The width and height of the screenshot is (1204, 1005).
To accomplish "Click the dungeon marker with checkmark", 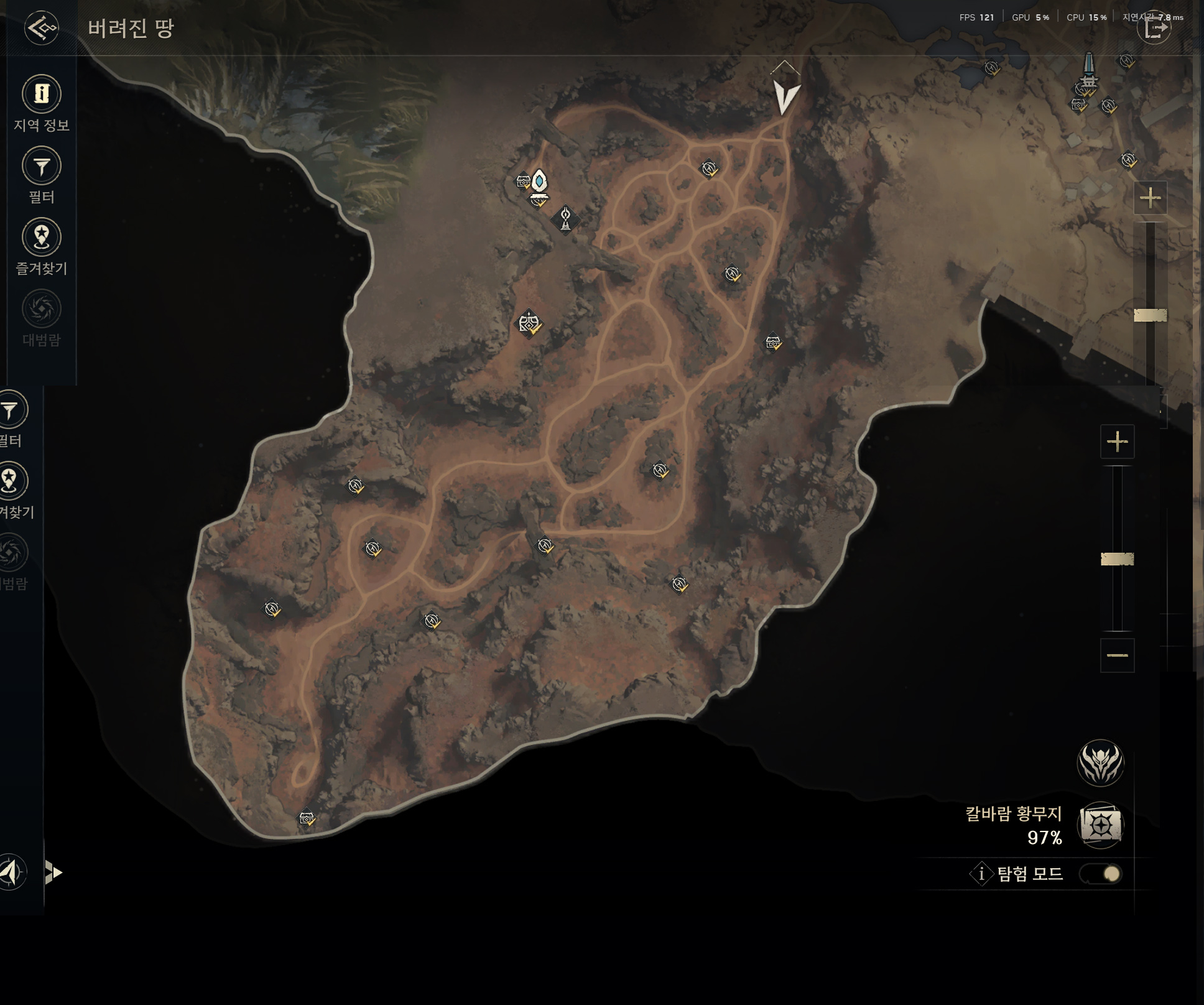I will point(529,323).
